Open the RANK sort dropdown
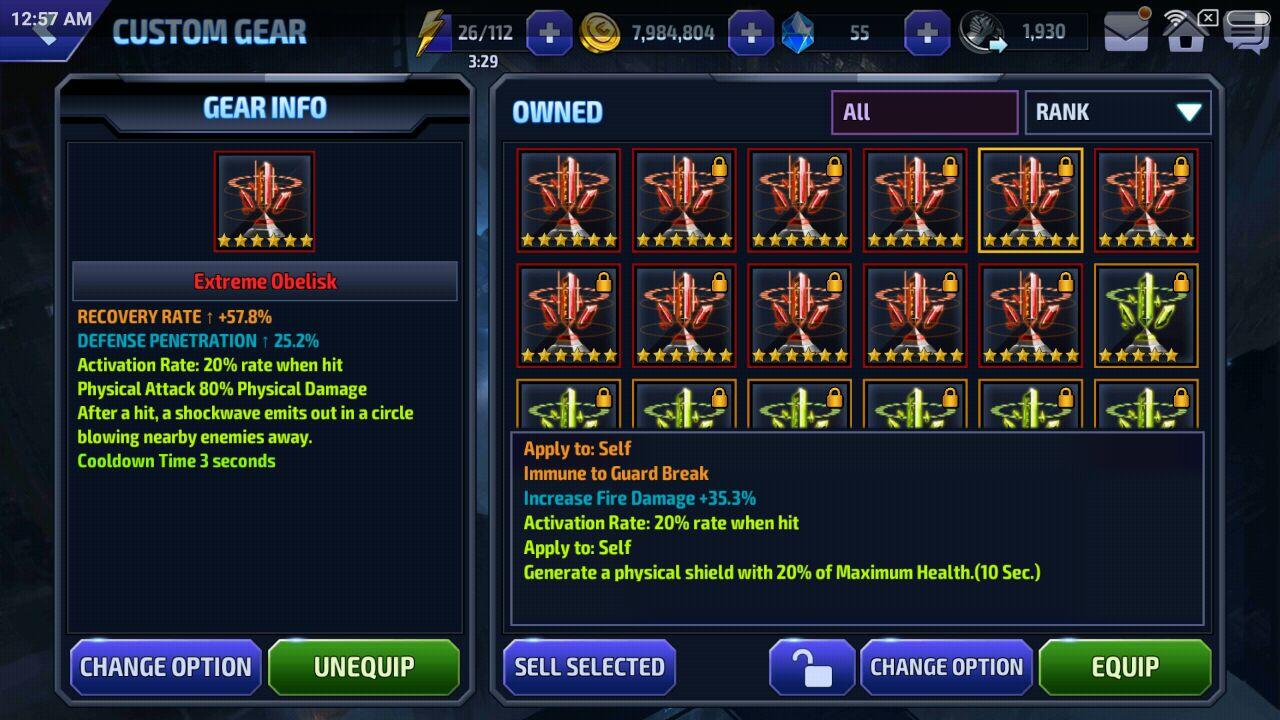Screen dimensions: 1280x720 click(x=1117, y=112)
